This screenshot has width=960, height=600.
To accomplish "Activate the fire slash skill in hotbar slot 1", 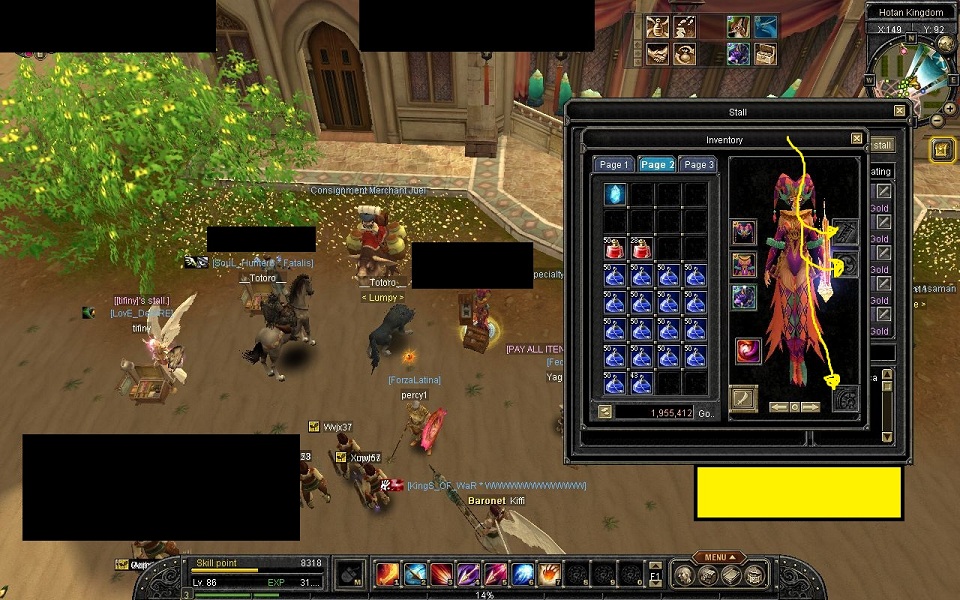I will (387, 574).
